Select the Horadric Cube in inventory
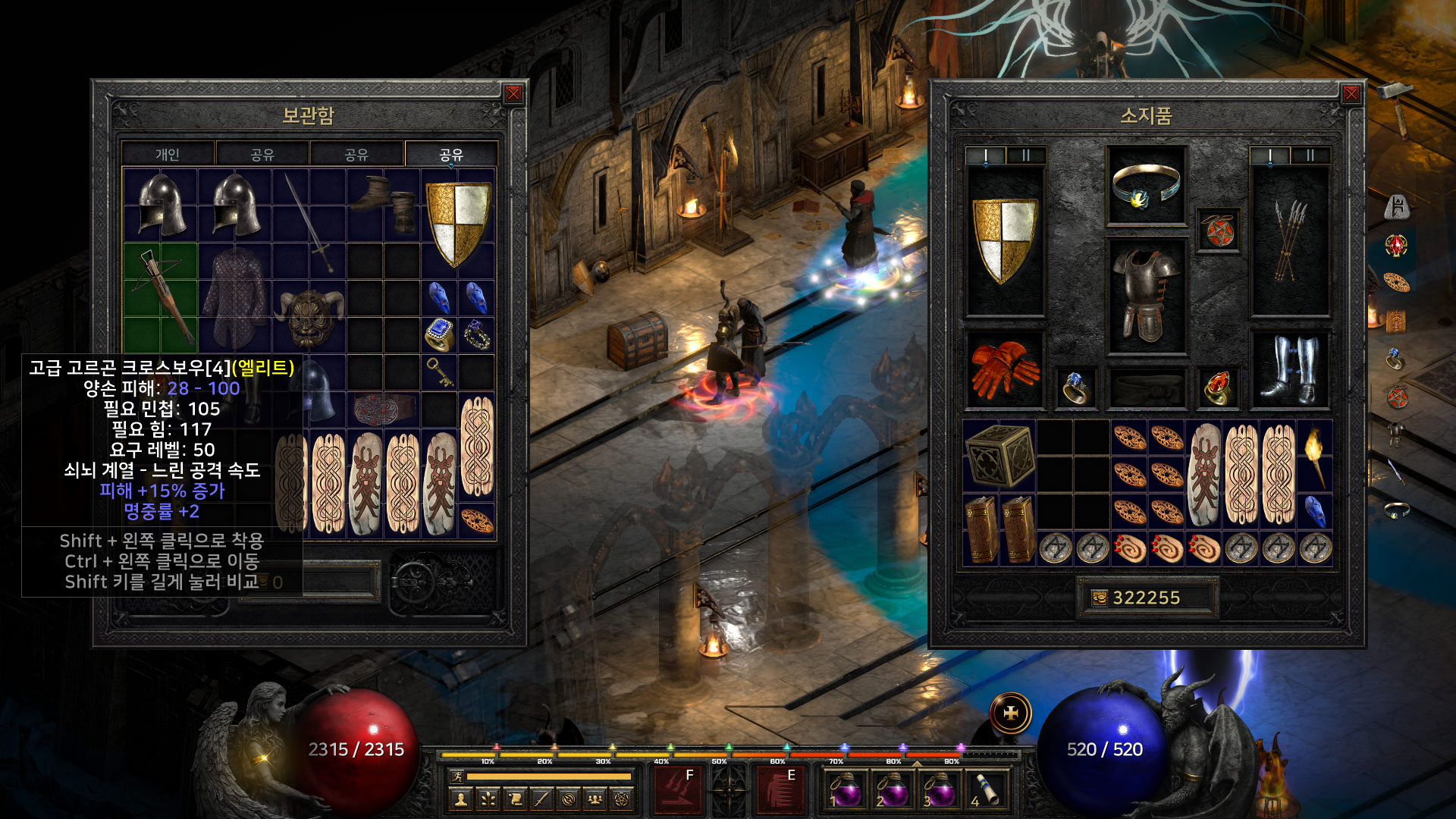This screenshot has width=1456, height=819. click(999, 455)
